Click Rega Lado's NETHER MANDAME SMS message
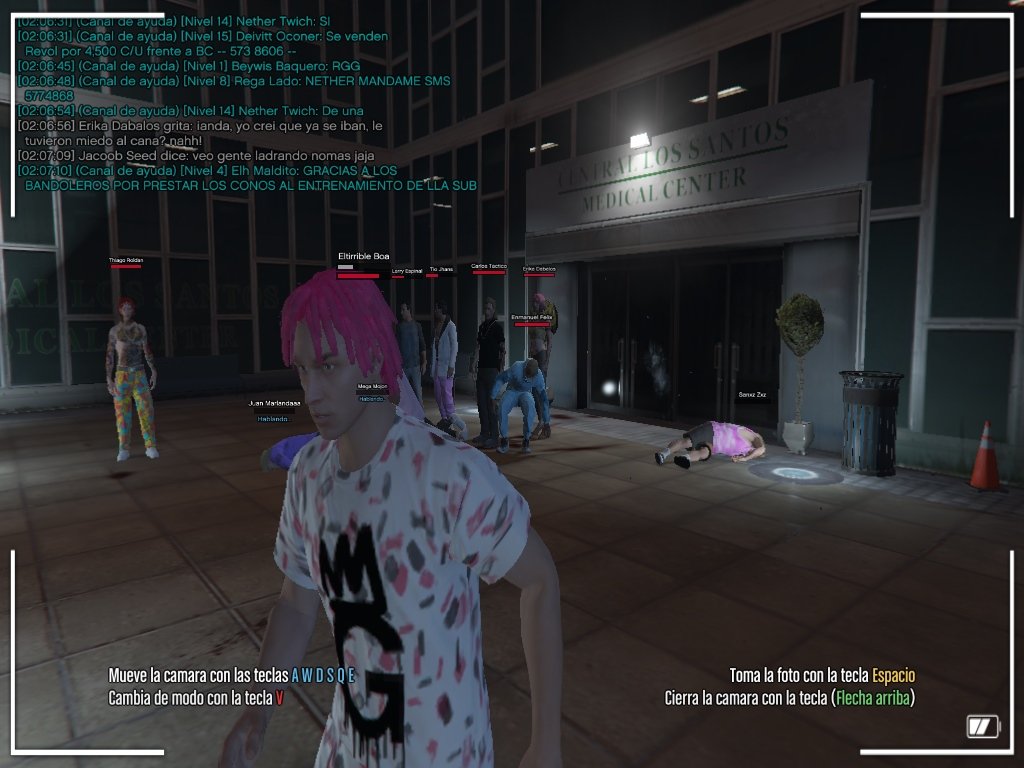Image resolution: width=1024 pixels, height=768 pixels. tap(233, 88)
